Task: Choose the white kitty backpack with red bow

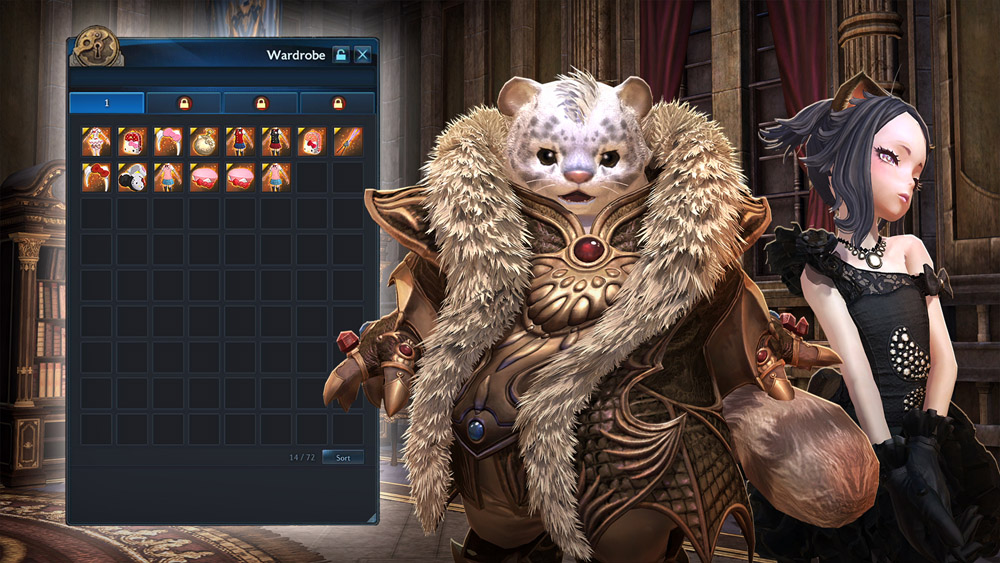Action: 132,141
